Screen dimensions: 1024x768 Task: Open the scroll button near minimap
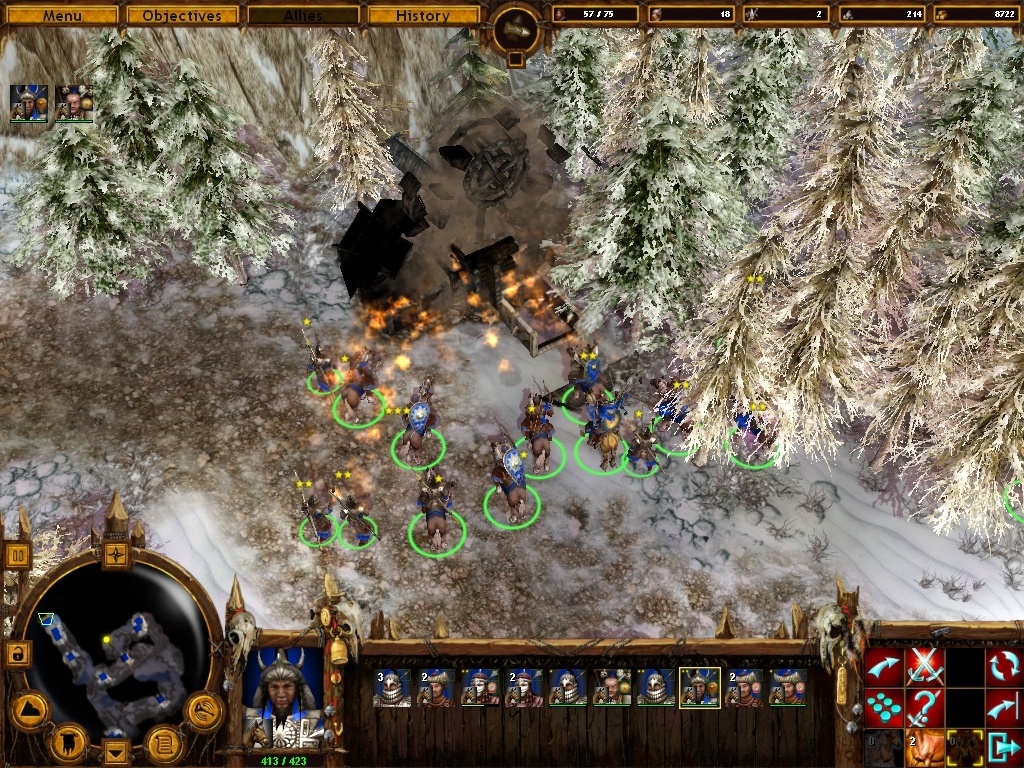pyautogui.click(x=162, y=743)
